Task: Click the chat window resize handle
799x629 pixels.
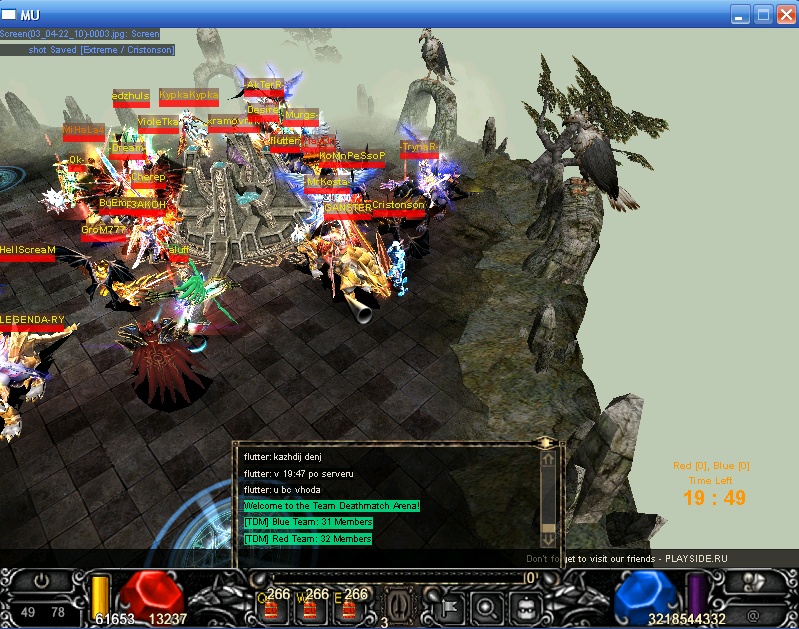Action: (x=546, y=441)
